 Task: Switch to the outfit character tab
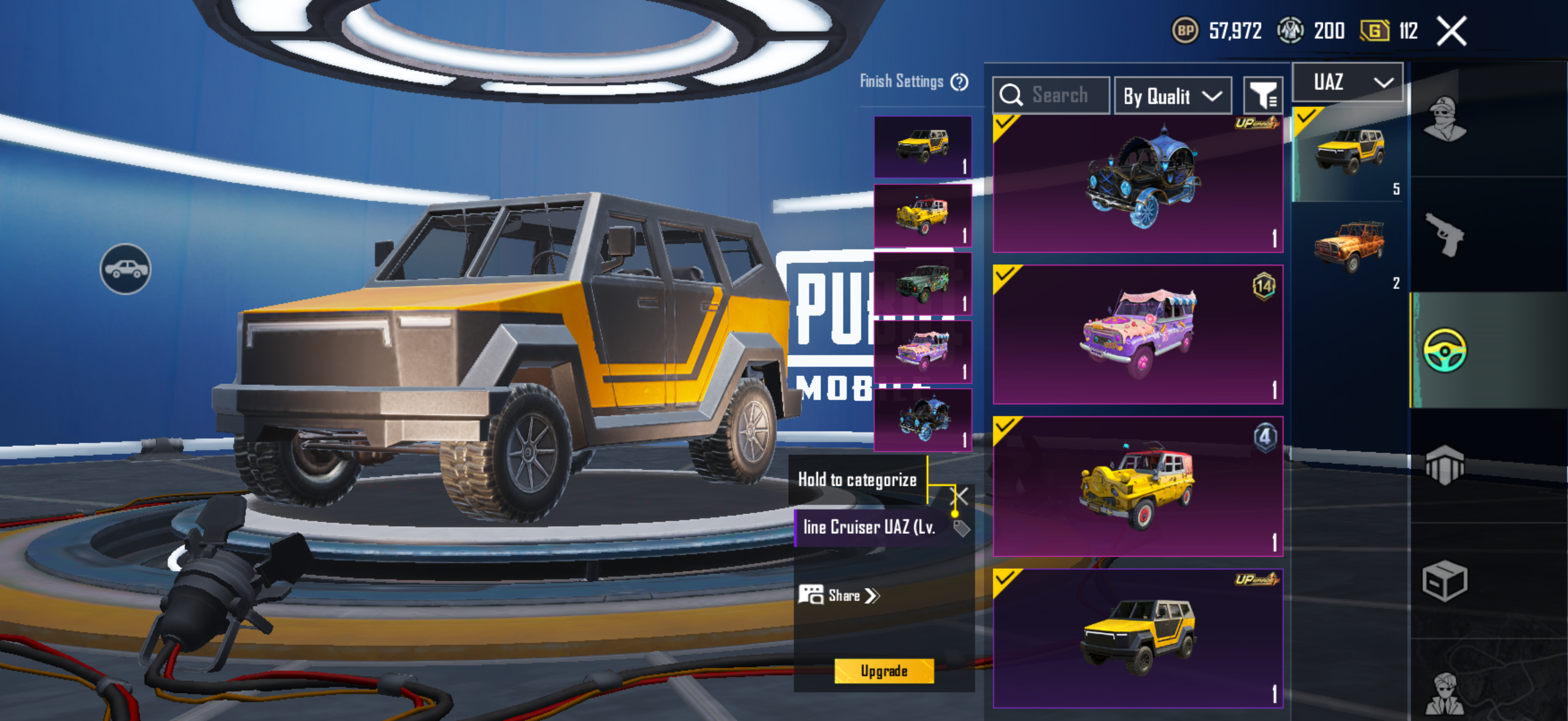[1445, 119]
